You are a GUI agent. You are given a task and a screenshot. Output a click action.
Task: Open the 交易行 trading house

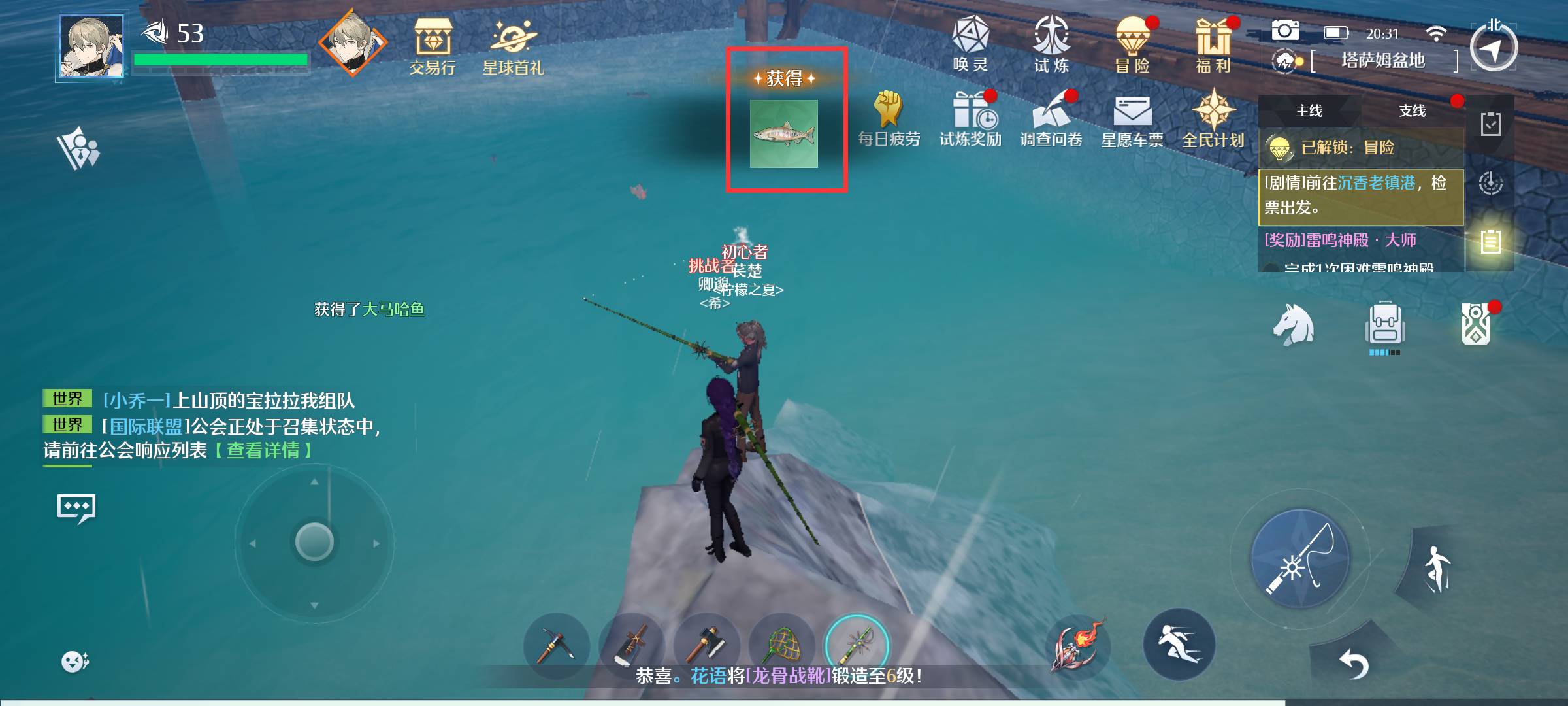(x=433, y=44)
